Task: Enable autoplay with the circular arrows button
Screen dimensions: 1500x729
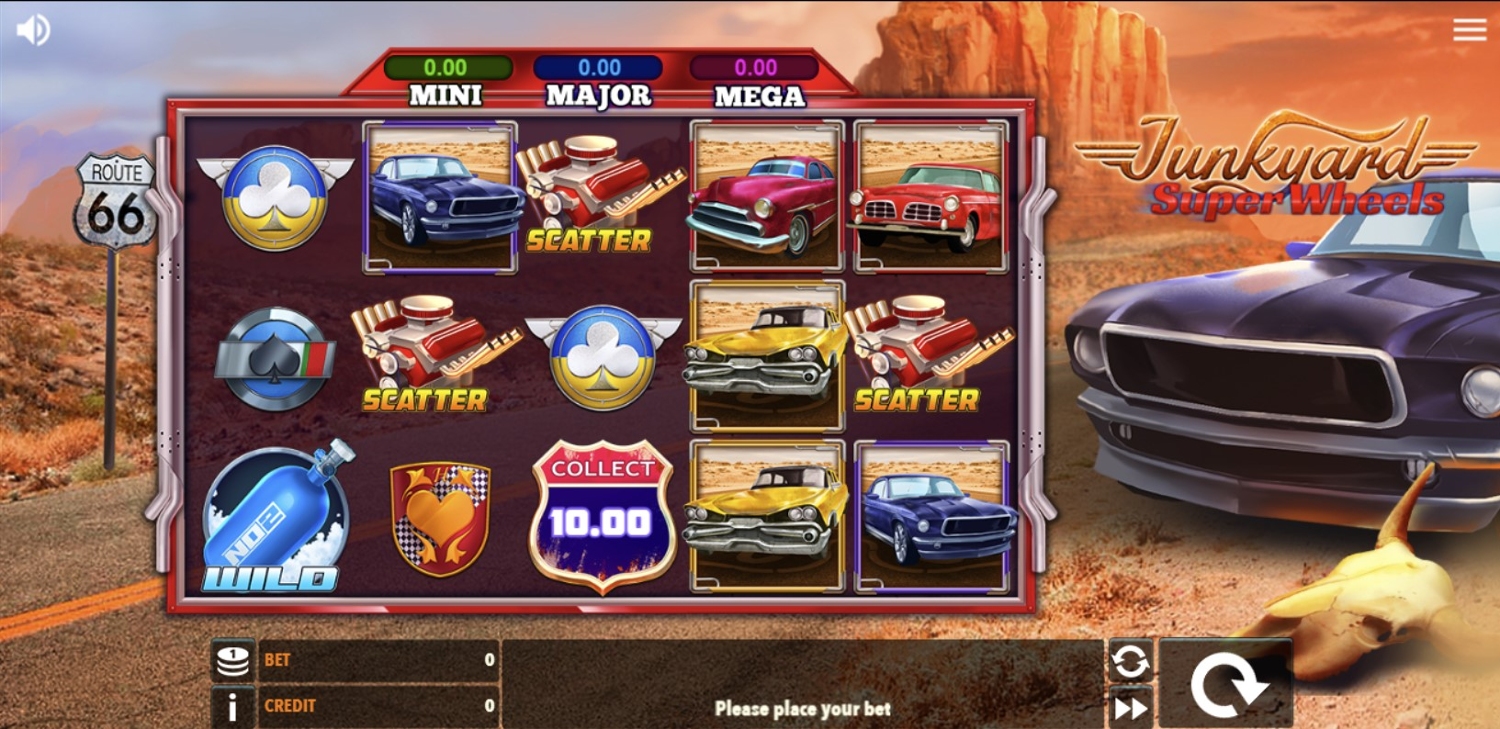Action: pos(1130,661)
